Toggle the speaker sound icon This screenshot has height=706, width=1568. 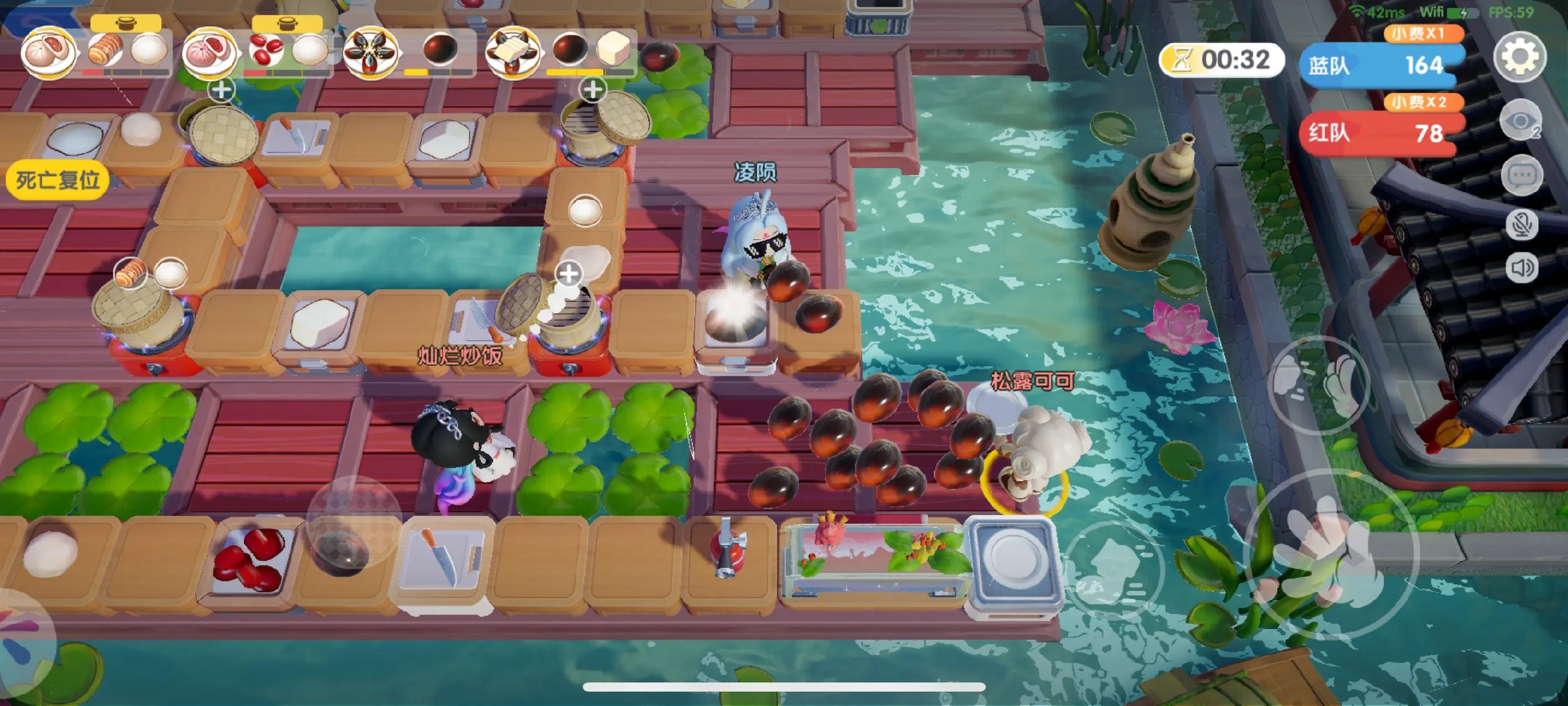(1522, 268)
